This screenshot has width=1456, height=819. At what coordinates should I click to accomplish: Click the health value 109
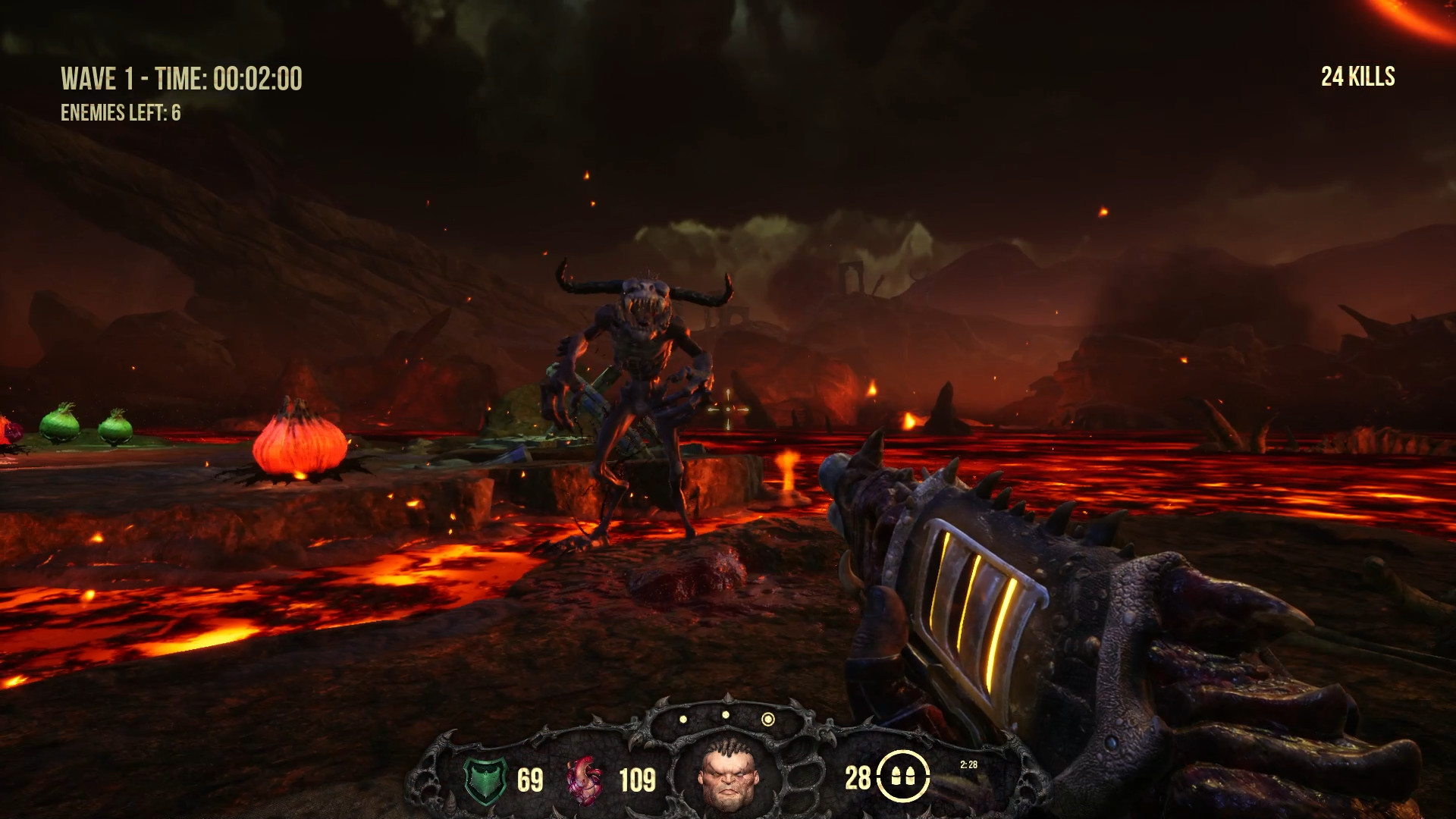[638, 778]
